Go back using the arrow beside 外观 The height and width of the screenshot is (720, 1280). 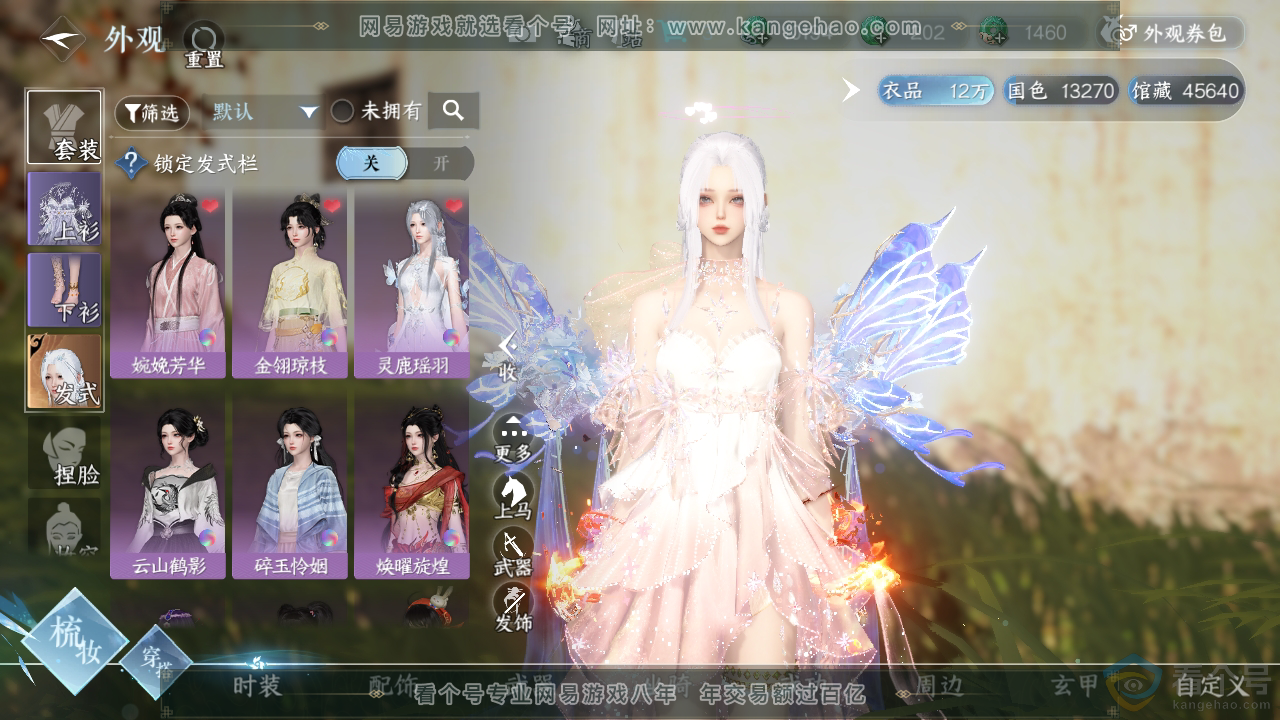click(x=62, y=40)
